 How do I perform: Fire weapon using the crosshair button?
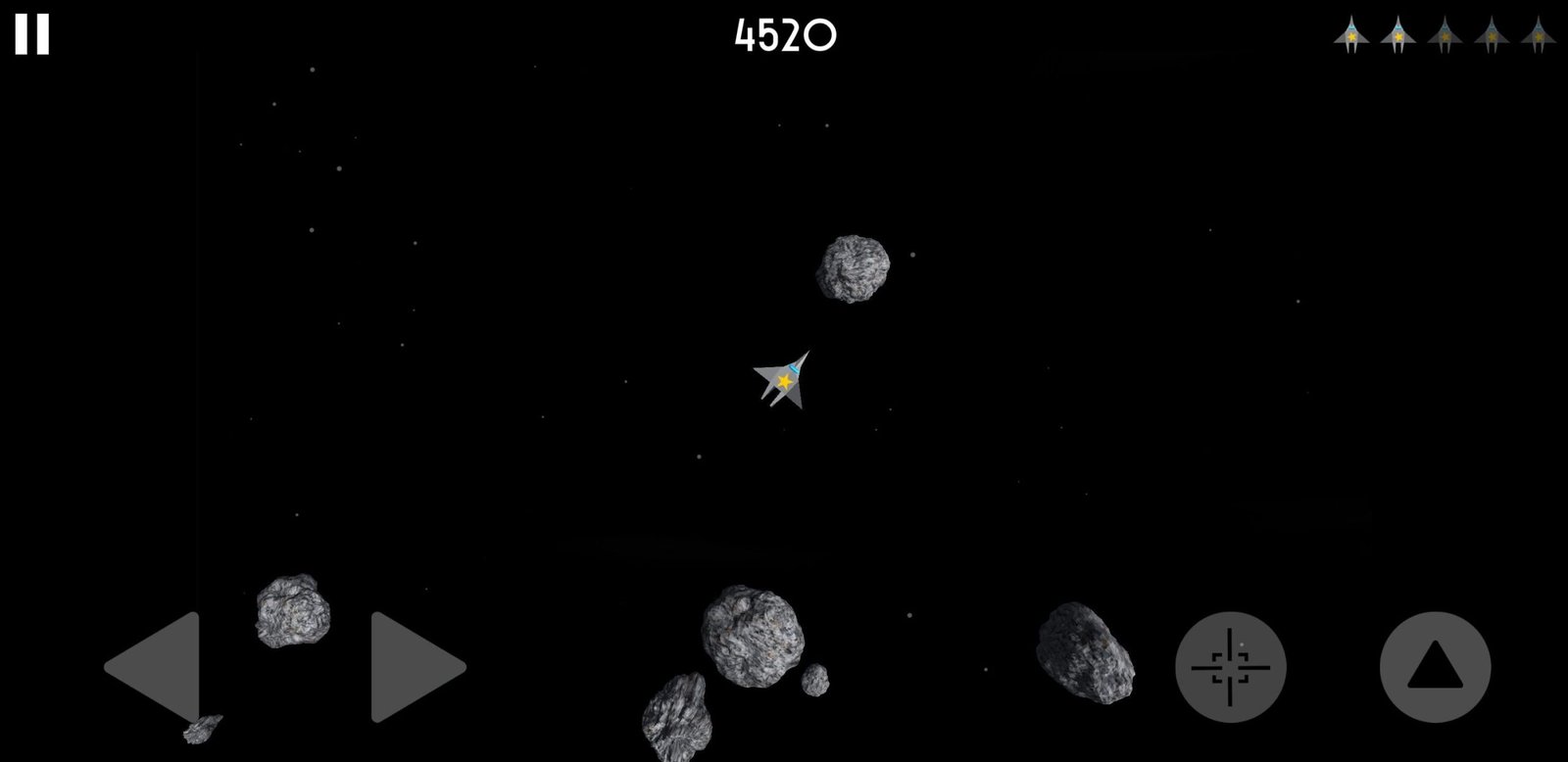[1230, 667]
